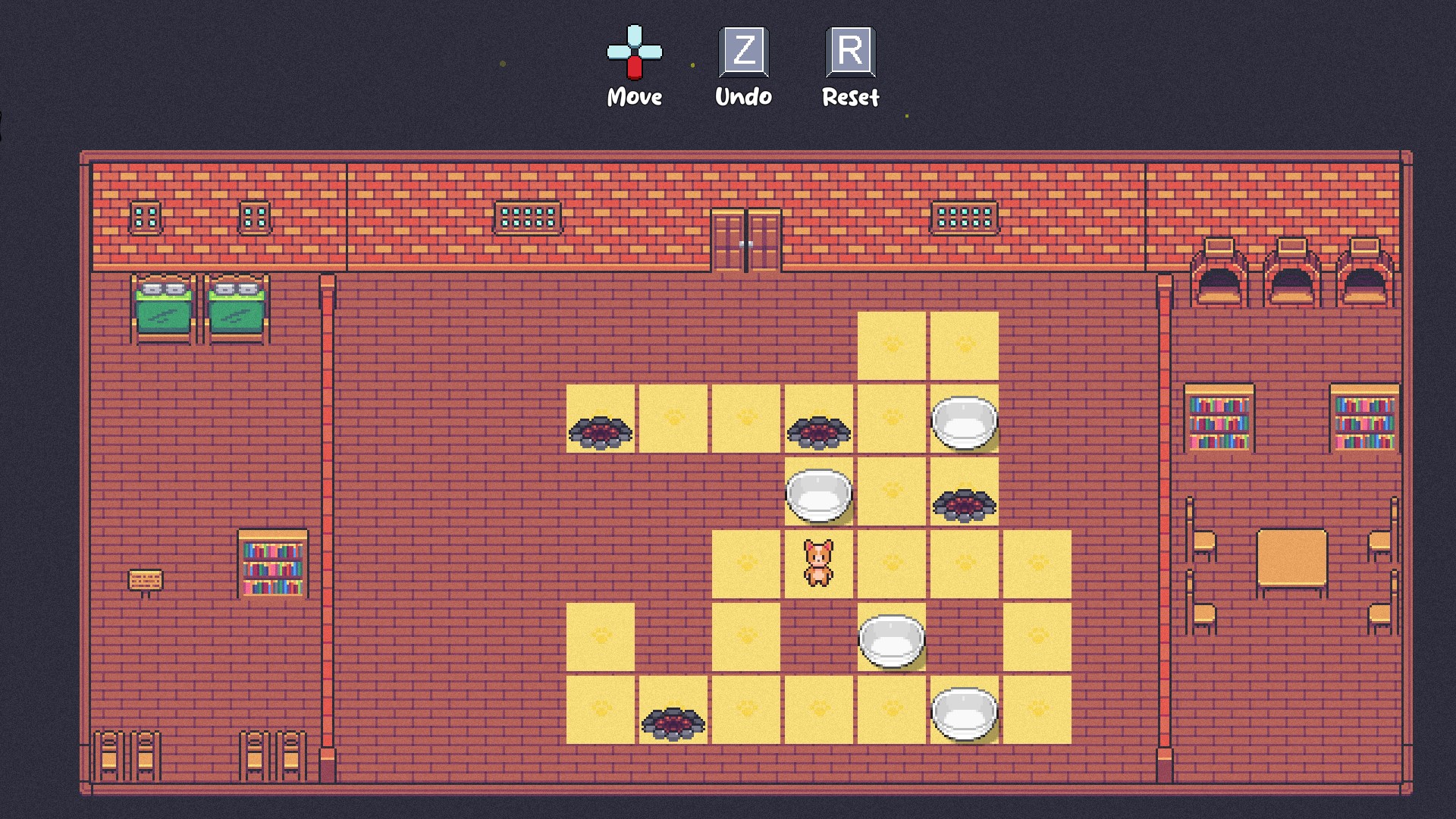Click the bookshelf in the top right room
Screen dimensions: 1456x819
click(x=1221, y=419)
